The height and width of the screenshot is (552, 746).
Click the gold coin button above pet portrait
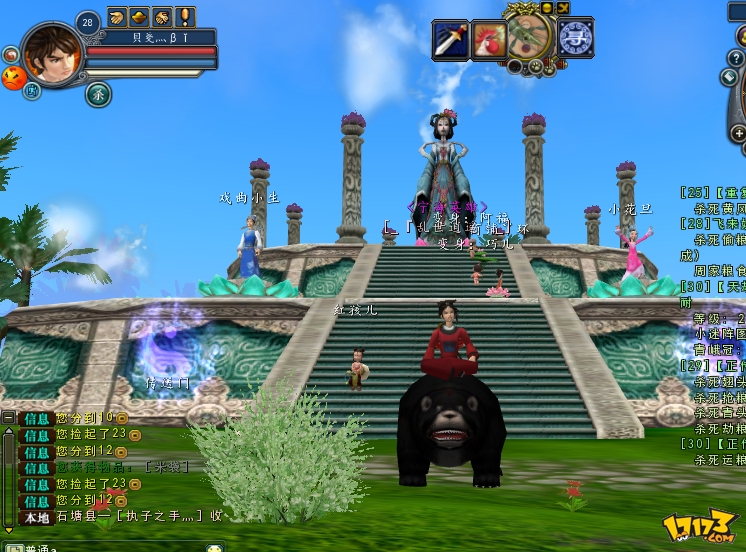[x=546, y=8]
